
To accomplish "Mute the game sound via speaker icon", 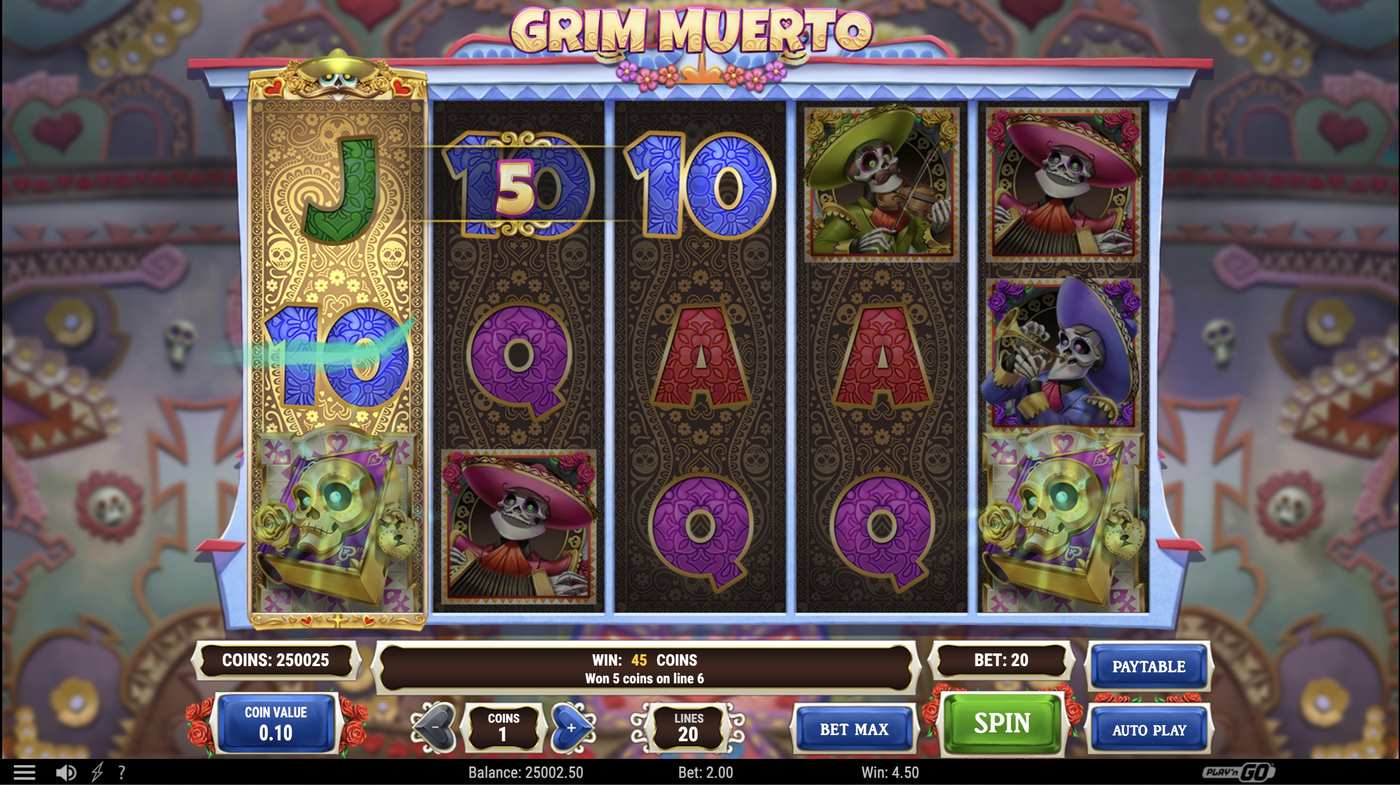I will (x=66, y=771).
